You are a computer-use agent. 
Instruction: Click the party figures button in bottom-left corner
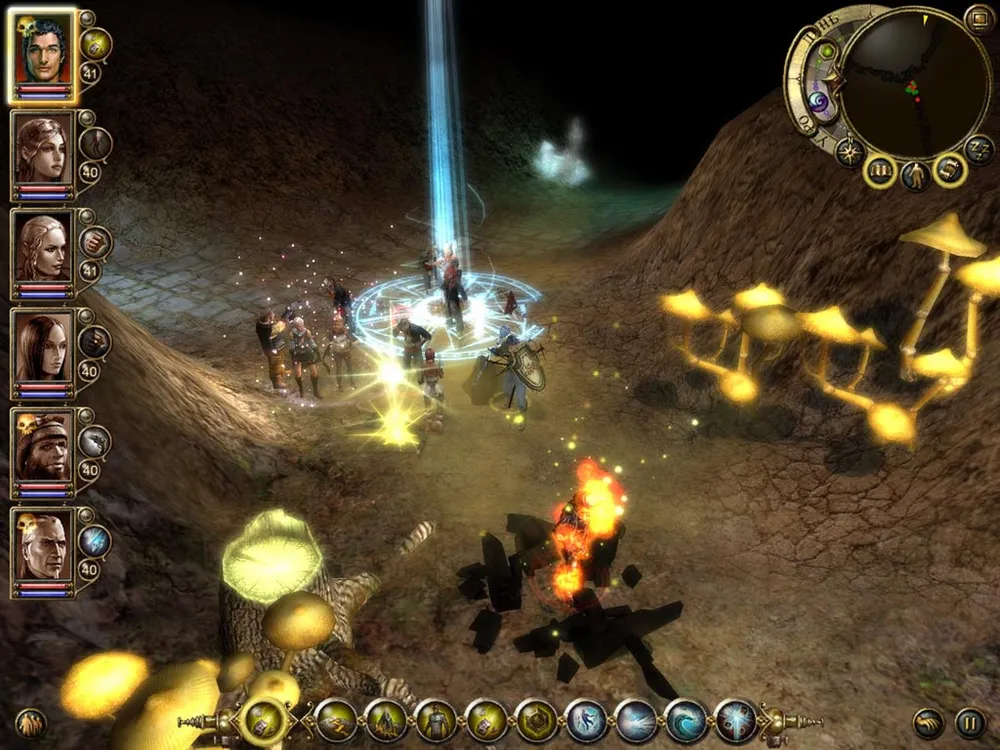[x=30, y=722]
